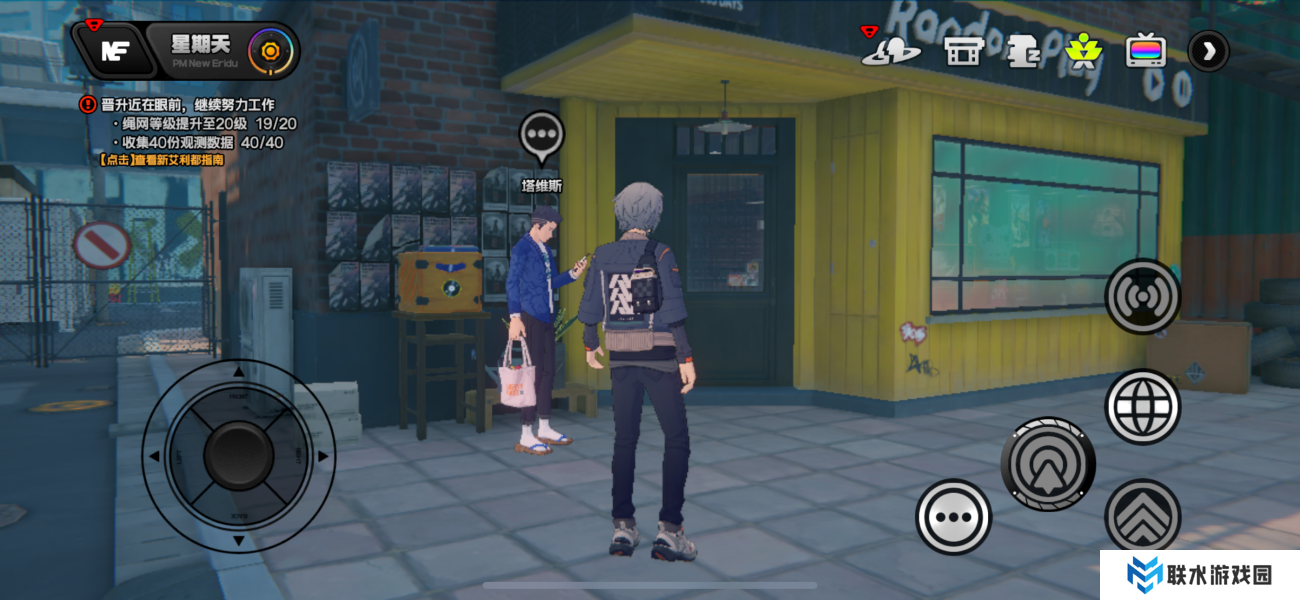Open the globe round button
1300x600 pixels.
click(1143, 406)
